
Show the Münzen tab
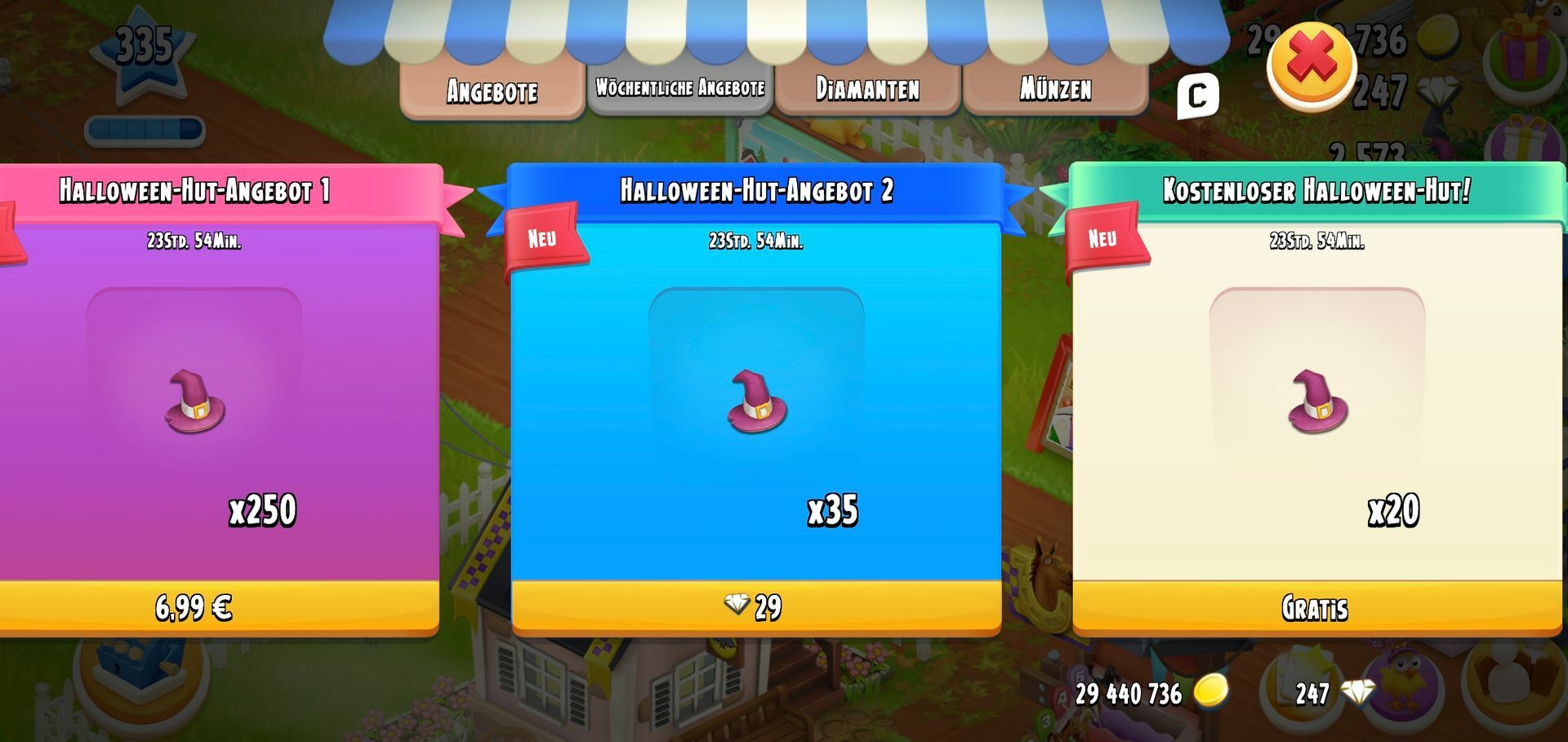(1055, 88)
